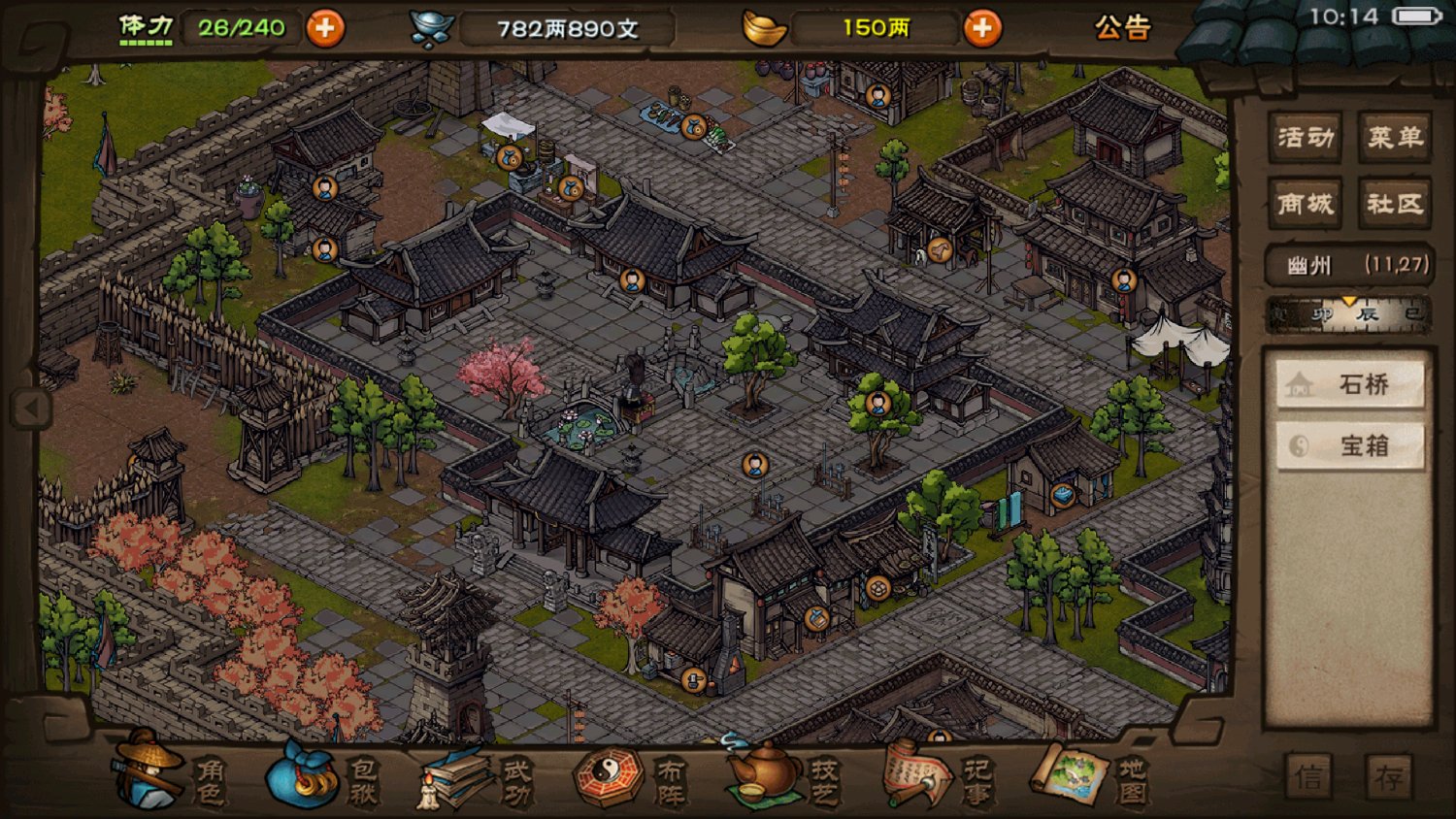Select the 宝箱 treasure chest entry
The image size is (1456, 819).
click(x=1350, y=445)
